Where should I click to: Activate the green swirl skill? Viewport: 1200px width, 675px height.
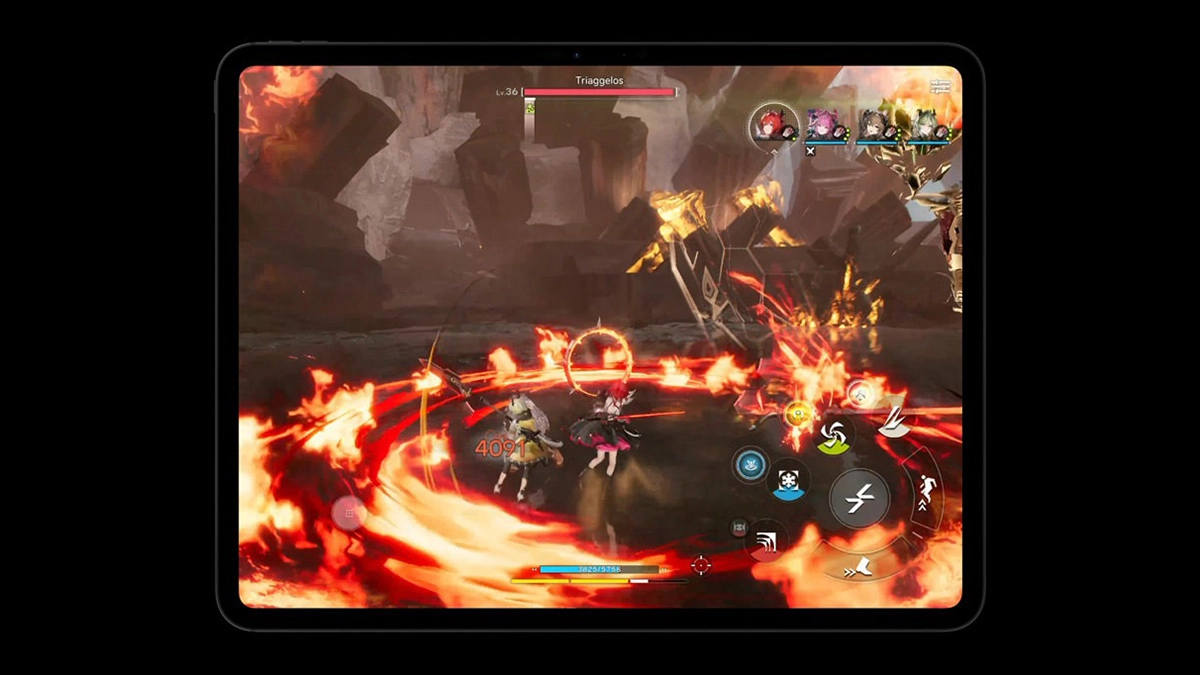tap(833, 436)
